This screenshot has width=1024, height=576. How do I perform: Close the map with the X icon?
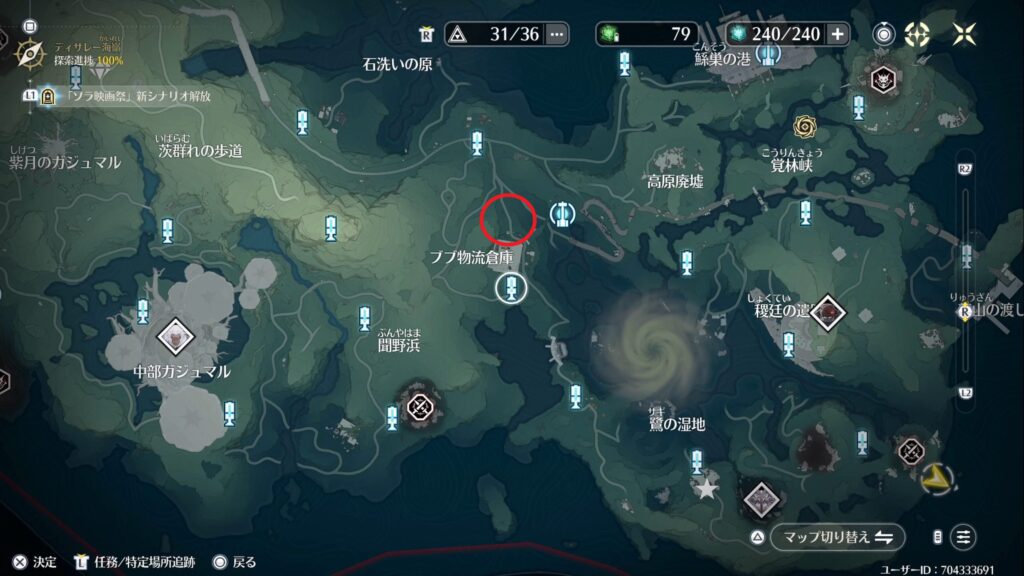pos(964,34)
